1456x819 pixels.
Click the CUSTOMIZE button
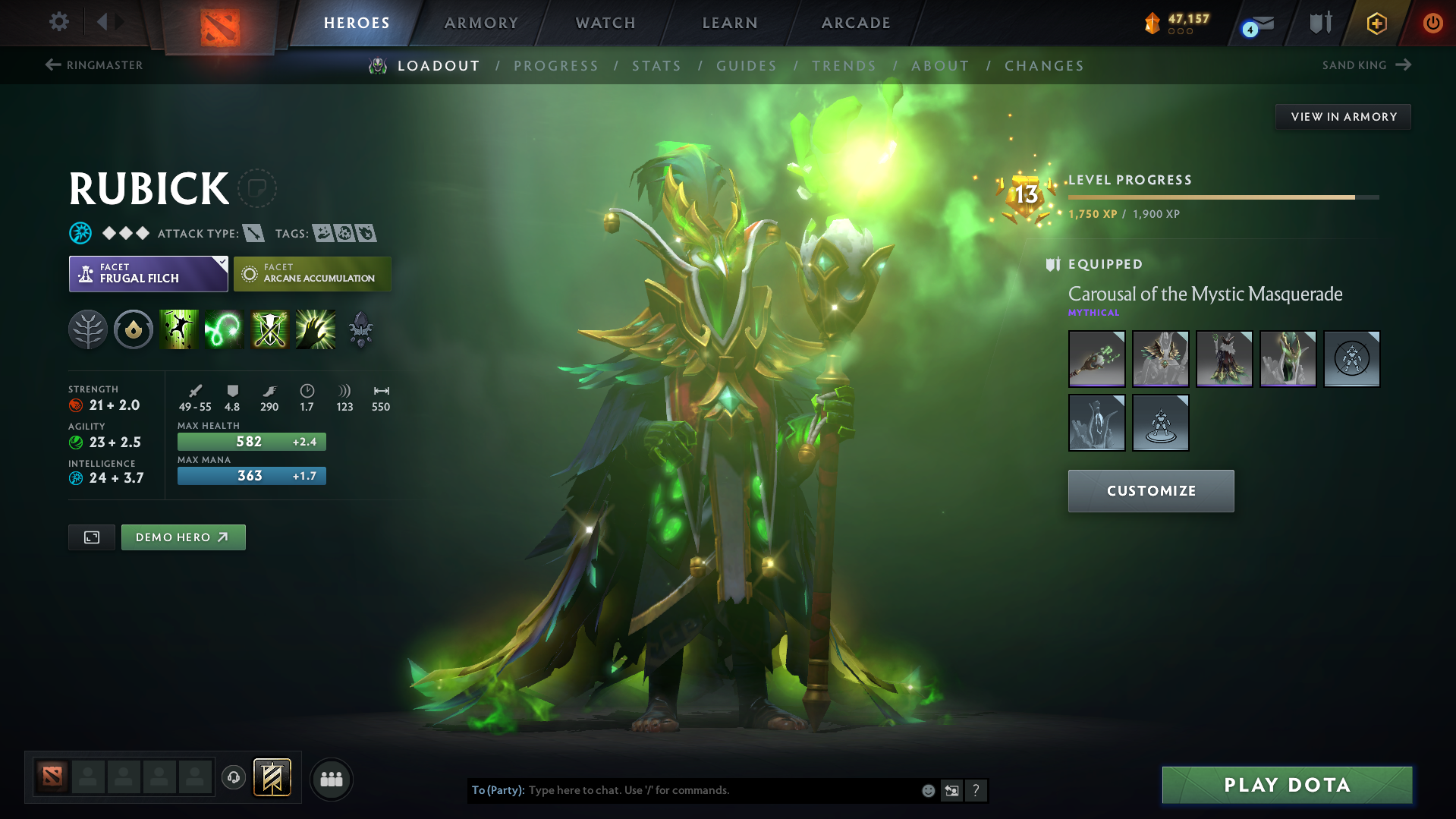pyautogui.click(x=1150, y=491)
